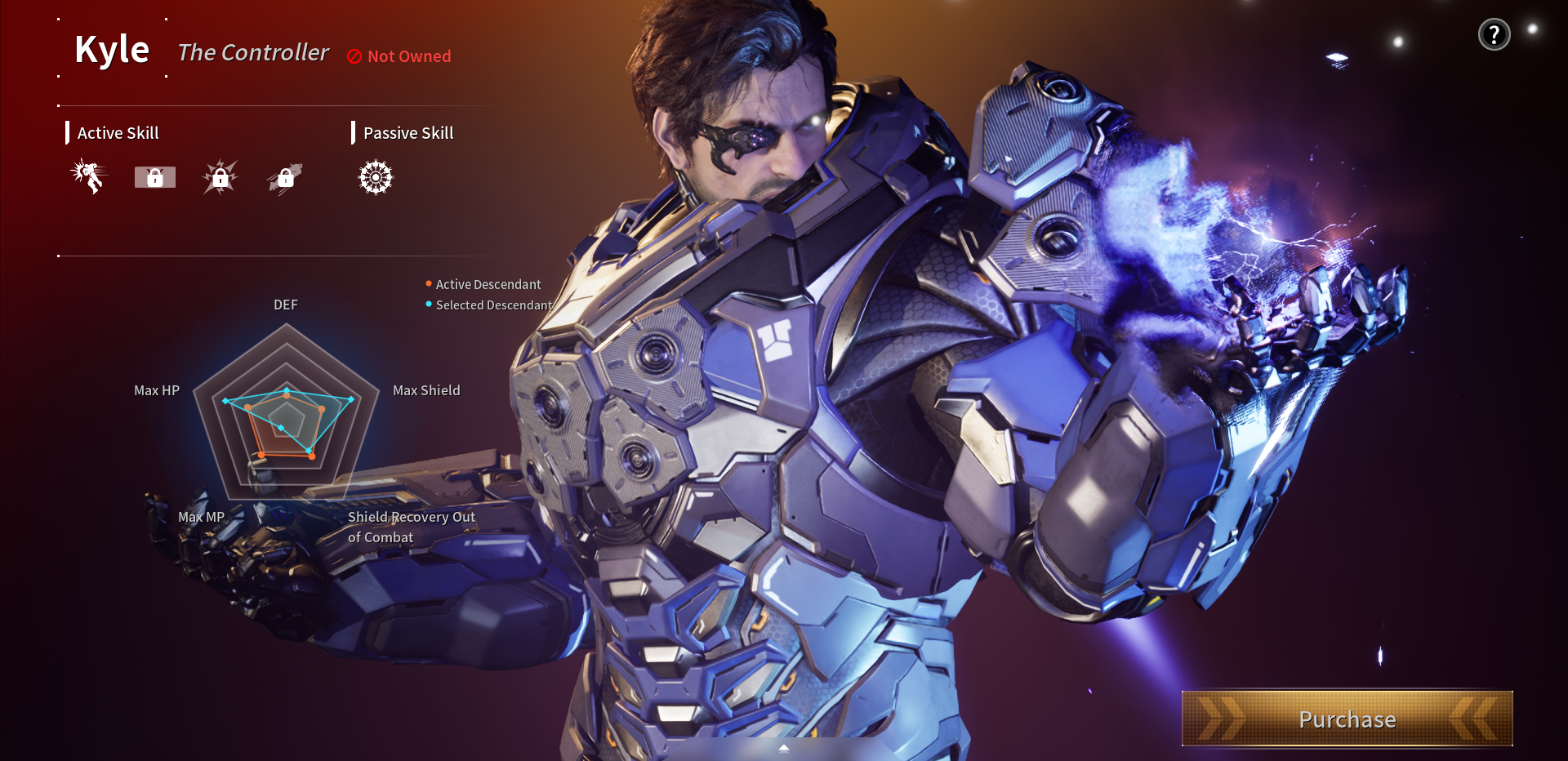Click the character name Kyle

point(112,49)
